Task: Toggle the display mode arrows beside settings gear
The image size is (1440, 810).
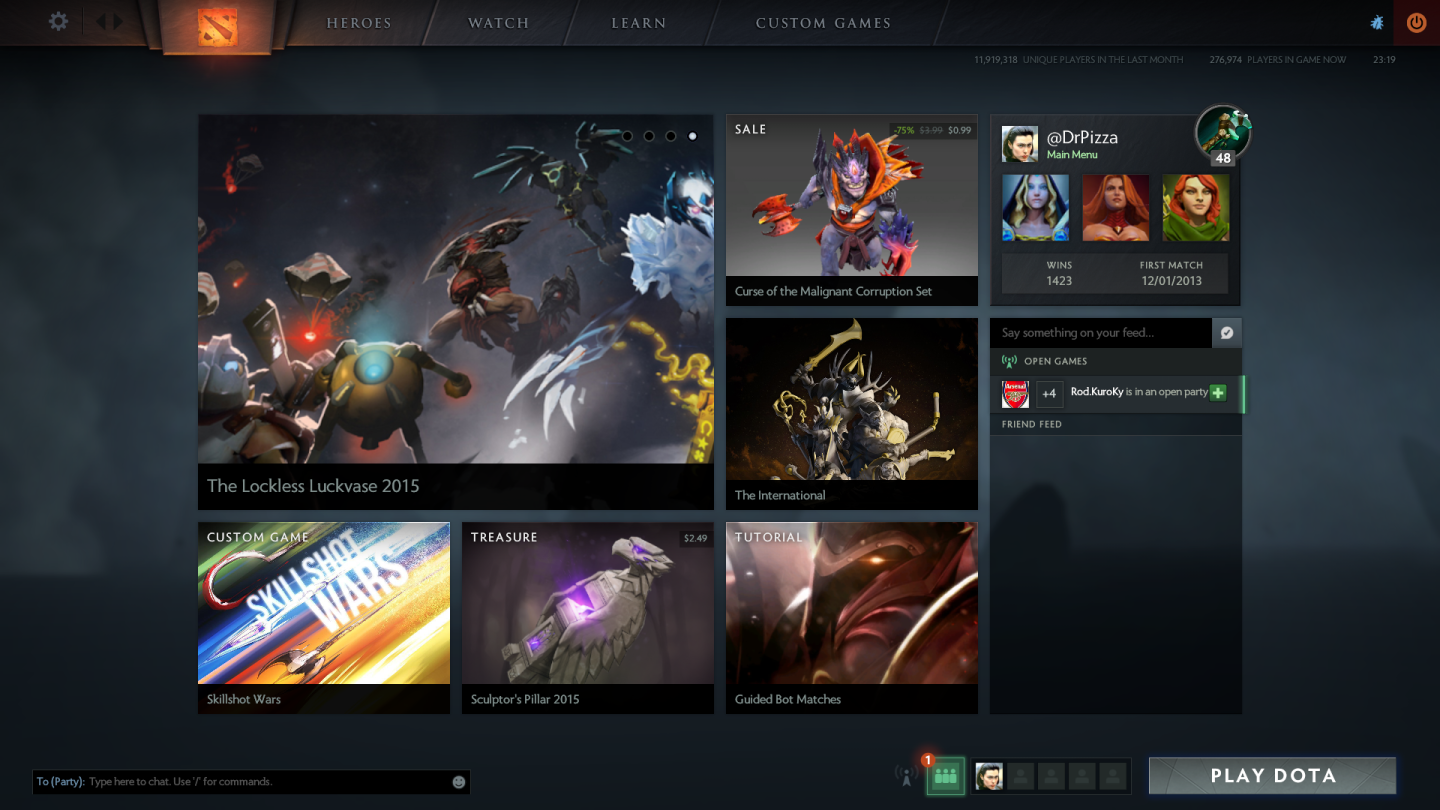Action: 108,21
